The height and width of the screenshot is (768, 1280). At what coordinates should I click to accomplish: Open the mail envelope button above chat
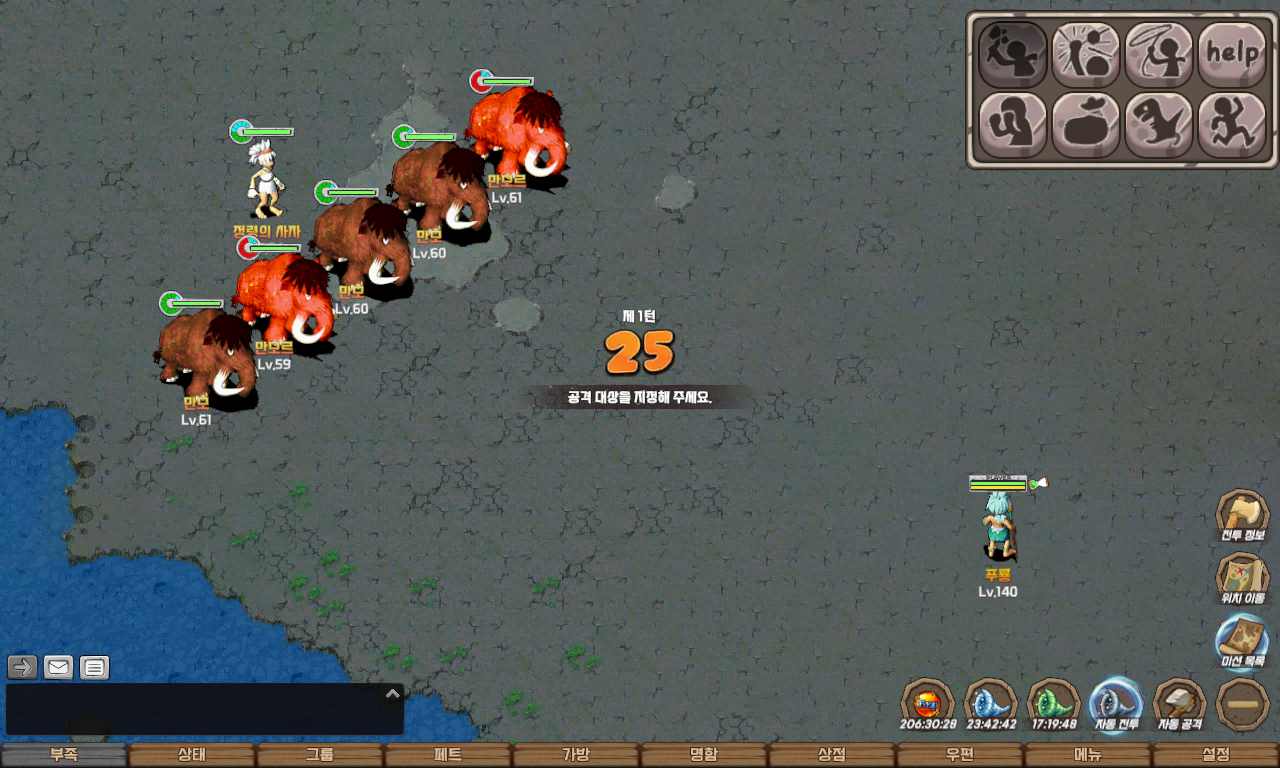point(58,667)
